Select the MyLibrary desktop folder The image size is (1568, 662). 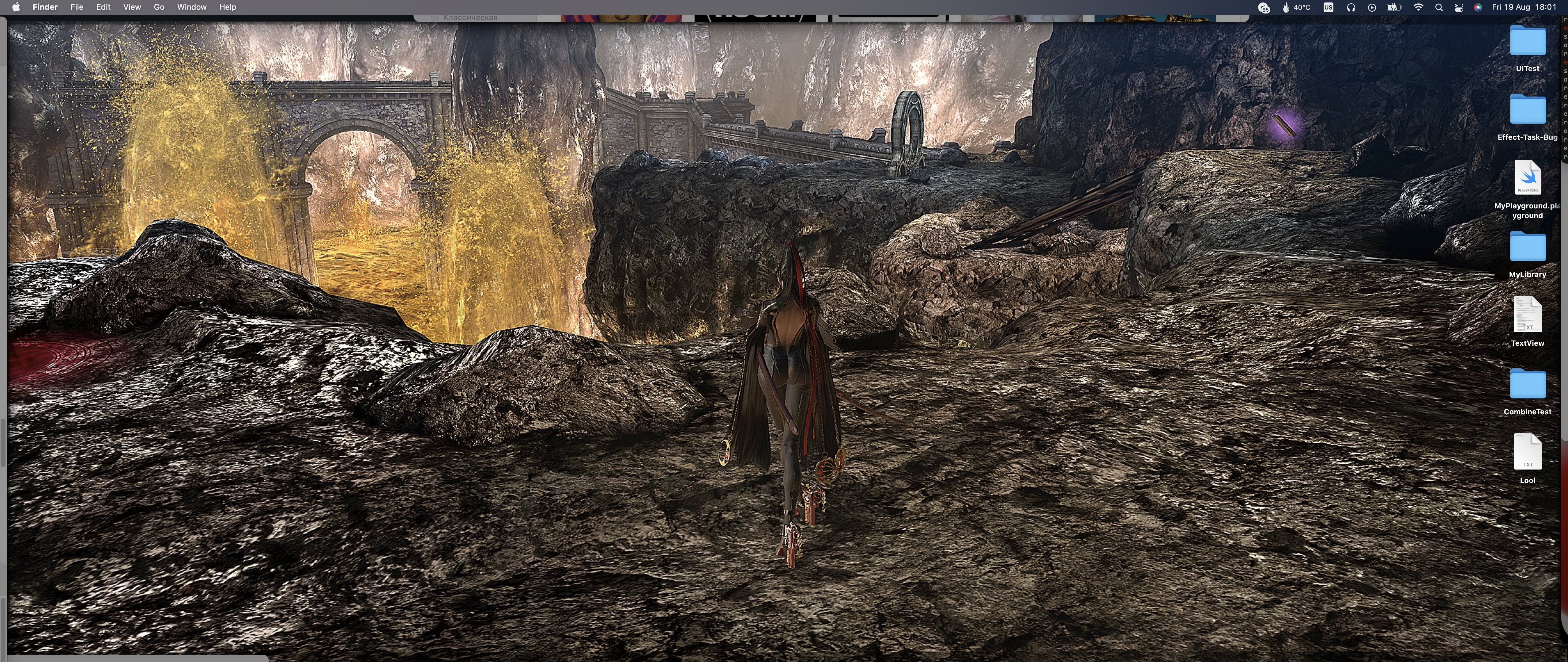click(1527, 249)
